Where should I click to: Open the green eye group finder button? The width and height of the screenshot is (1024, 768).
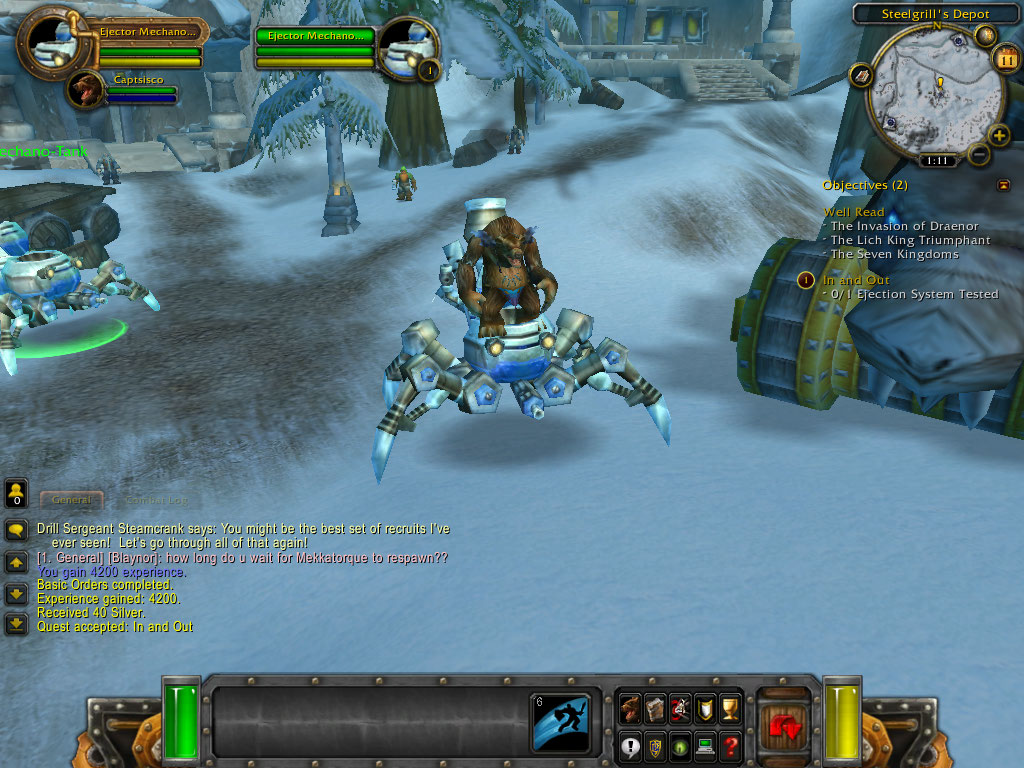[x=680, y=745]
